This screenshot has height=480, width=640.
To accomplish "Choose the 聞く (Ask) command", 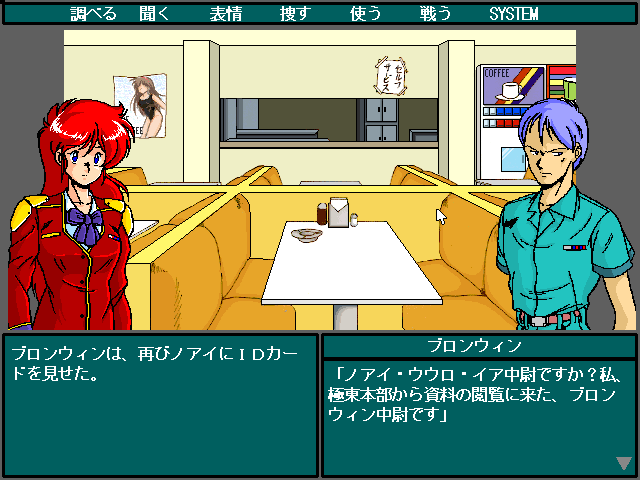I will tap(163, 14).
